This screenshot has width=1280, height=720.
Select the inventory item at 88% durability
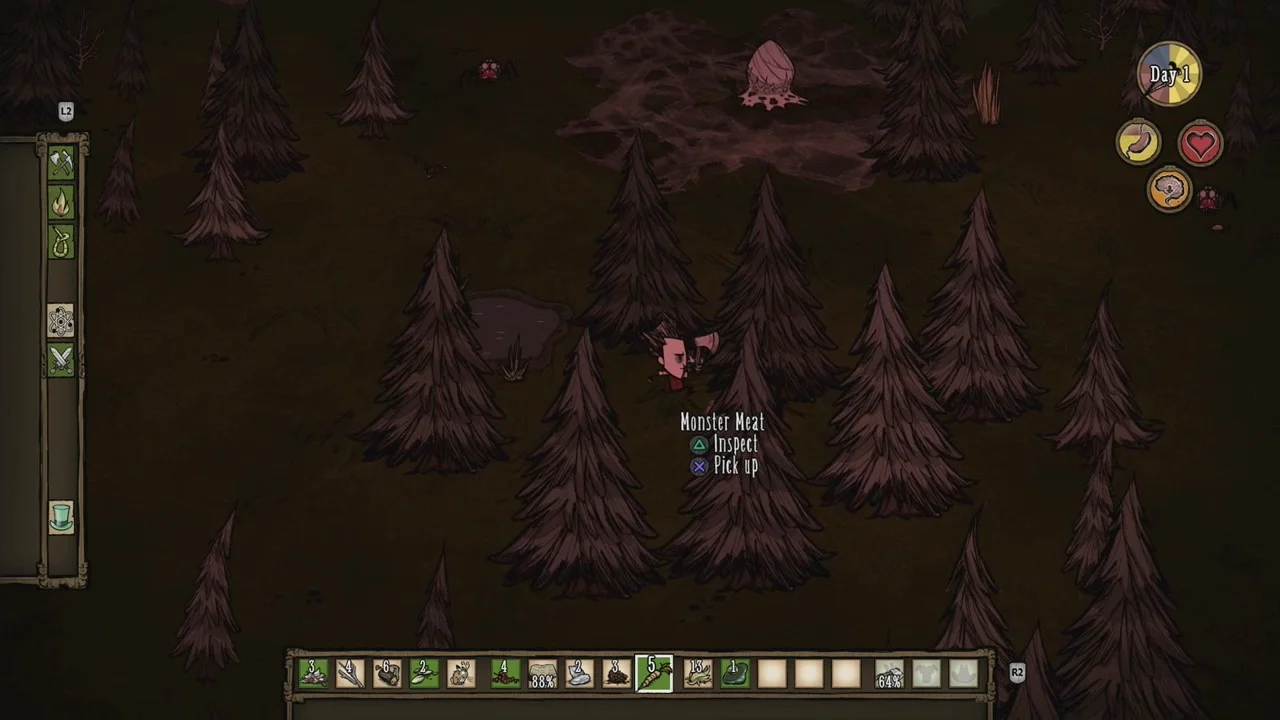pyautogui.click(x=542, y=674)
